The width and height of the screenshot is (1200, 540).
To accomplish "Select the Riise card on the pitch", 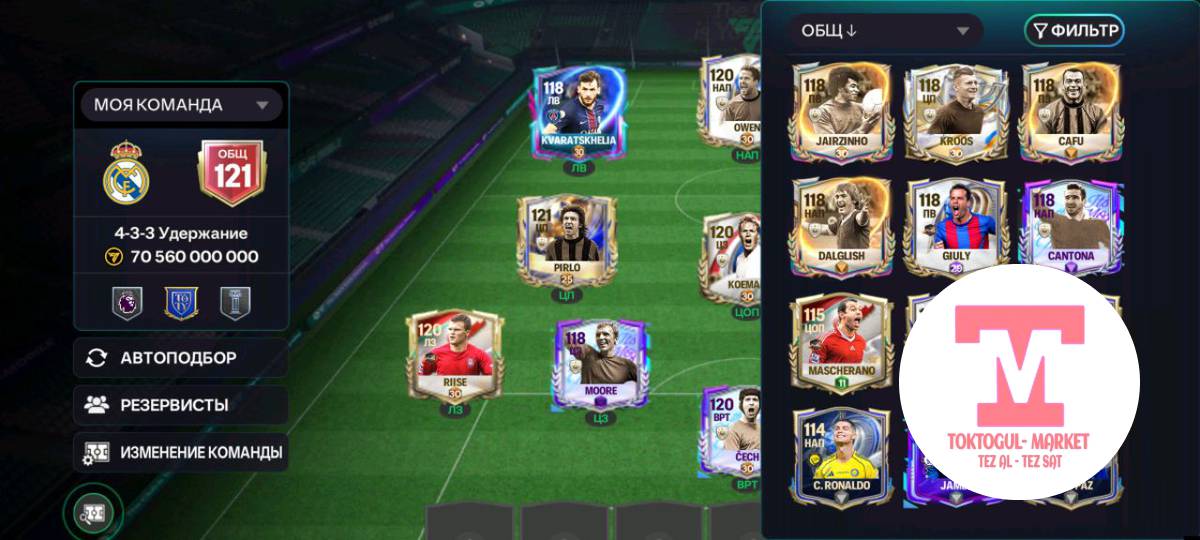I will click(455, 357).
